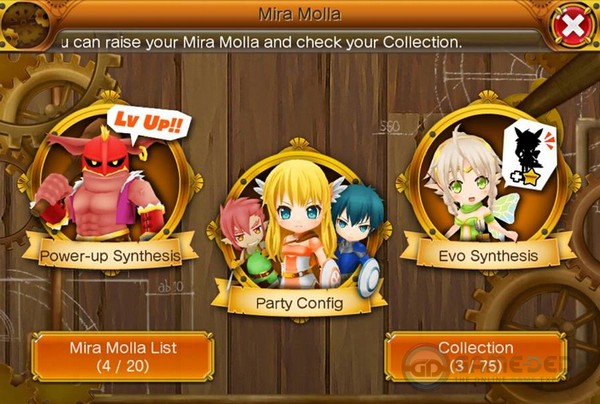Viewport: 600px width, 404px height.
Task: Open the Party Config menu
Action: point(297,235)
